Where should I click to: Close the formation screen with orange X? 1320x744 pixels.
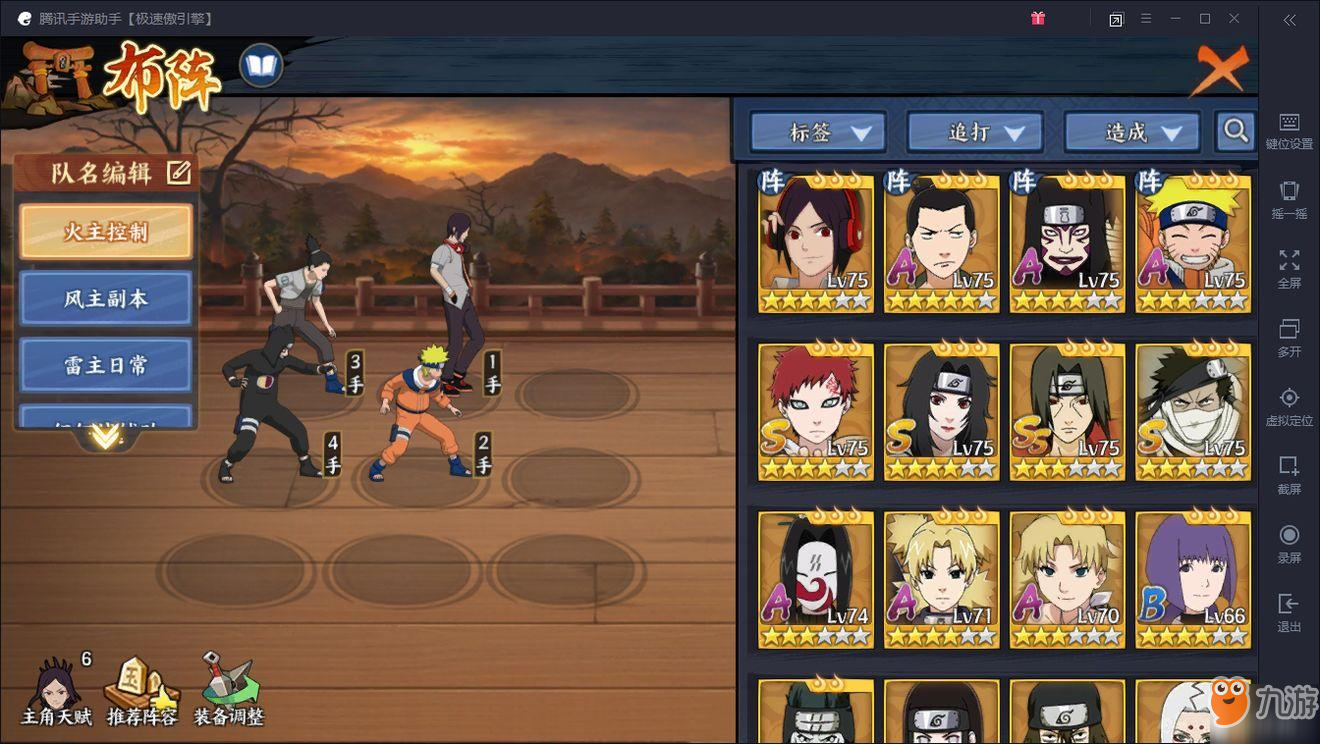tap(1221, 69)
